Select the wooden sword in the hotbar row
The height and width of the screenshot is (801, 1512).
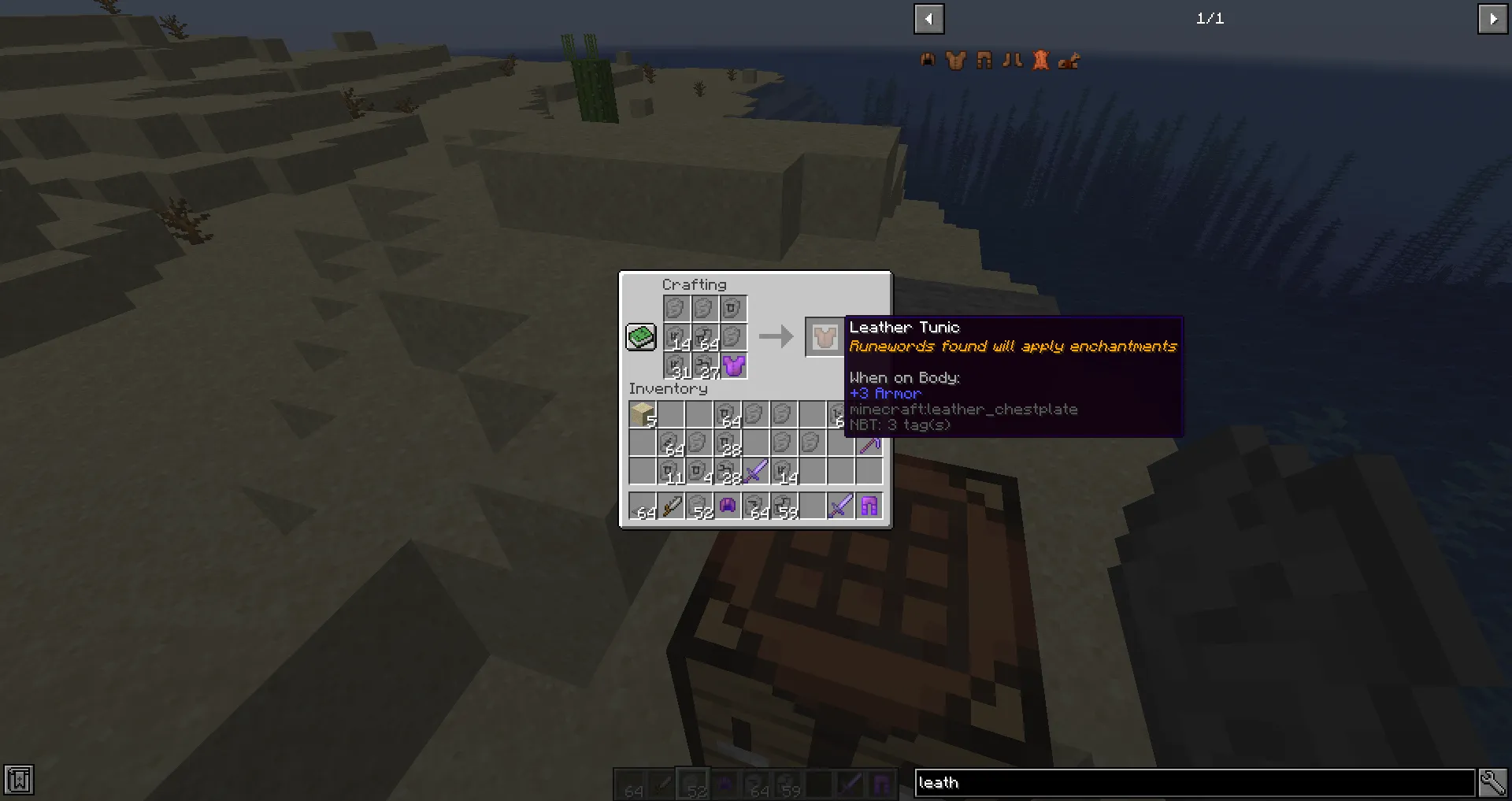coord(671,506)
